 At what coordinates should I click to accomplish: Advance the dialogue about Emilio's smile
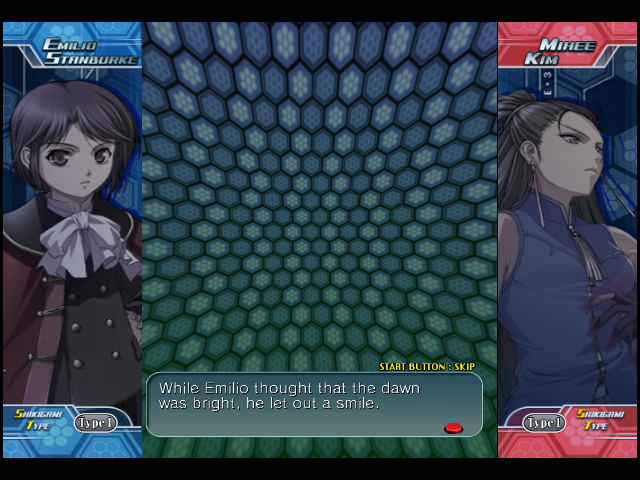[314, 404]
